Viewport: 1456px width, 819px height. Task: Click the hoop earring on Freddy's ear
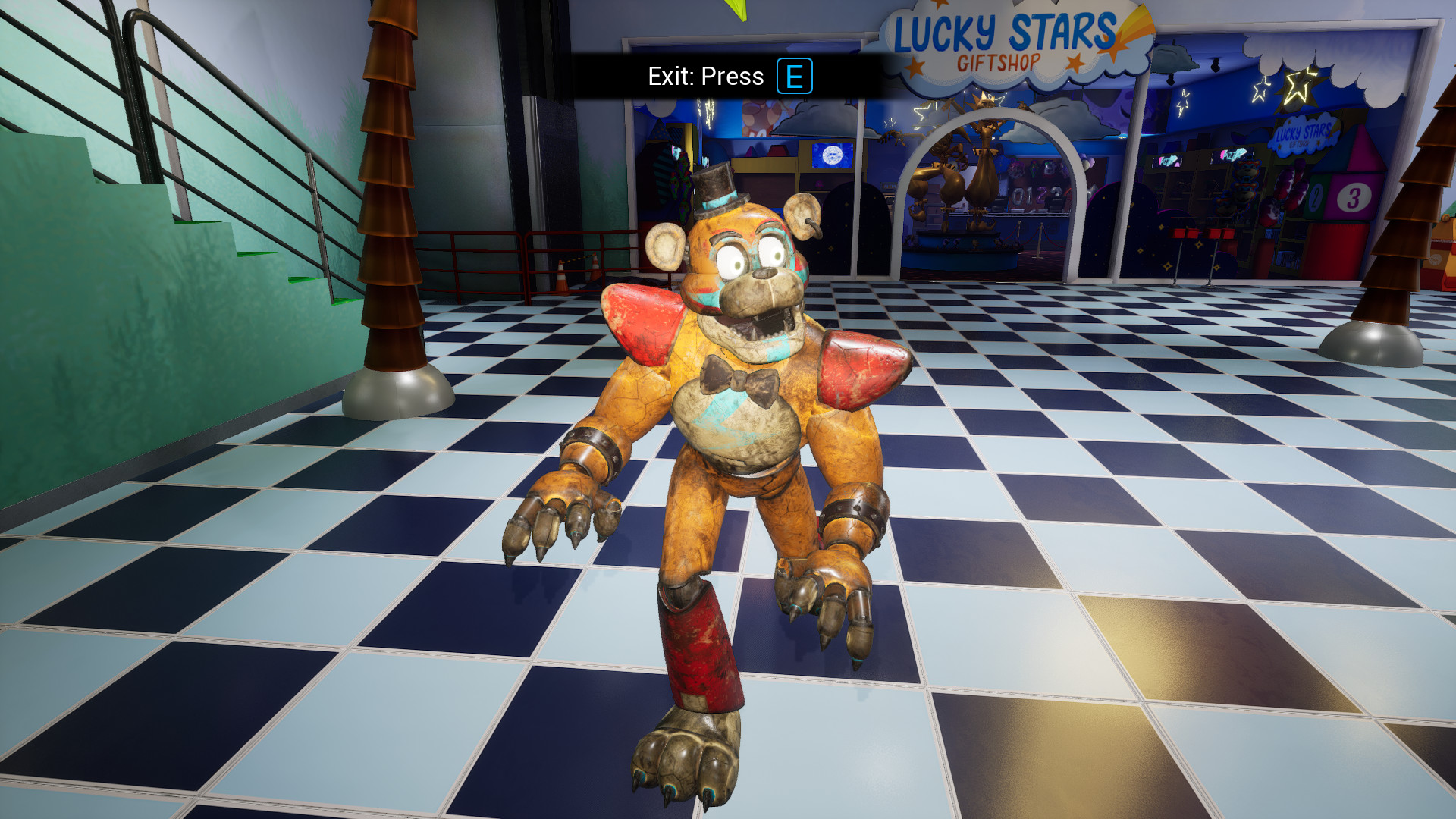pos(815,227)
